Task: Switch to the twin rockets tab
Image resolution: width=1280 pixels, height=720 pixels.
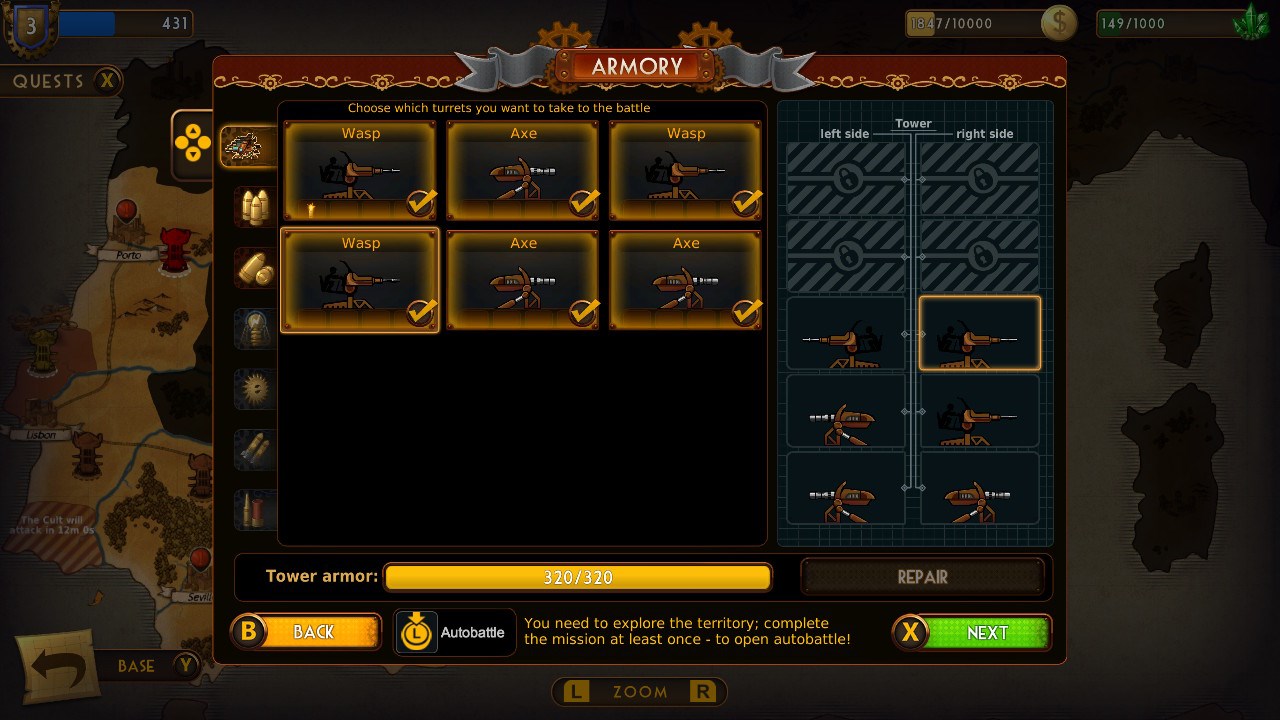Action: 254,449
